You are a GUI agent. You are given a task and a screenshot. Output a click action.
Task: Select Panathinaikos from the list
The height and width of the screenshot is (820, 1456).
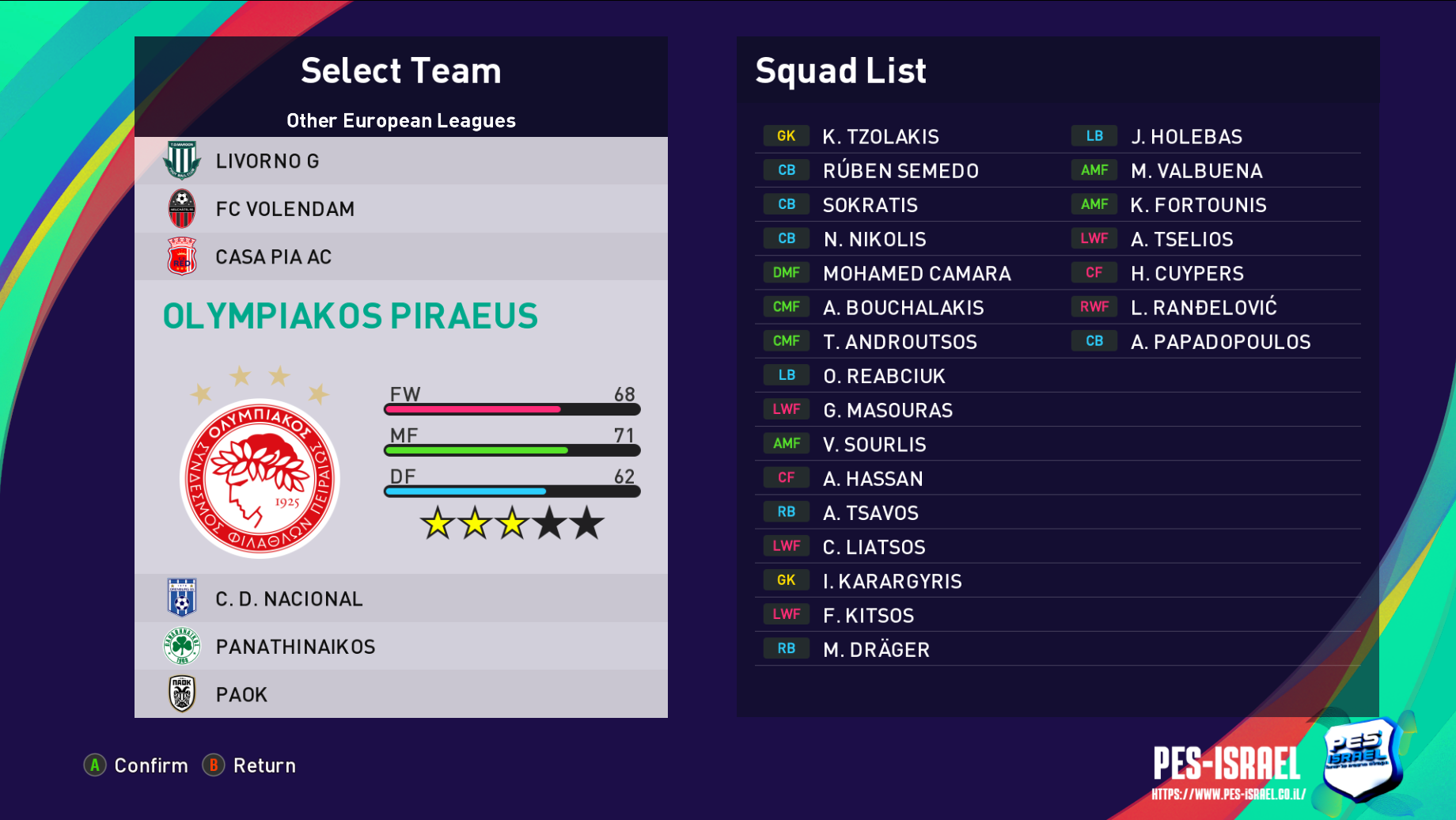click(400, 647)
